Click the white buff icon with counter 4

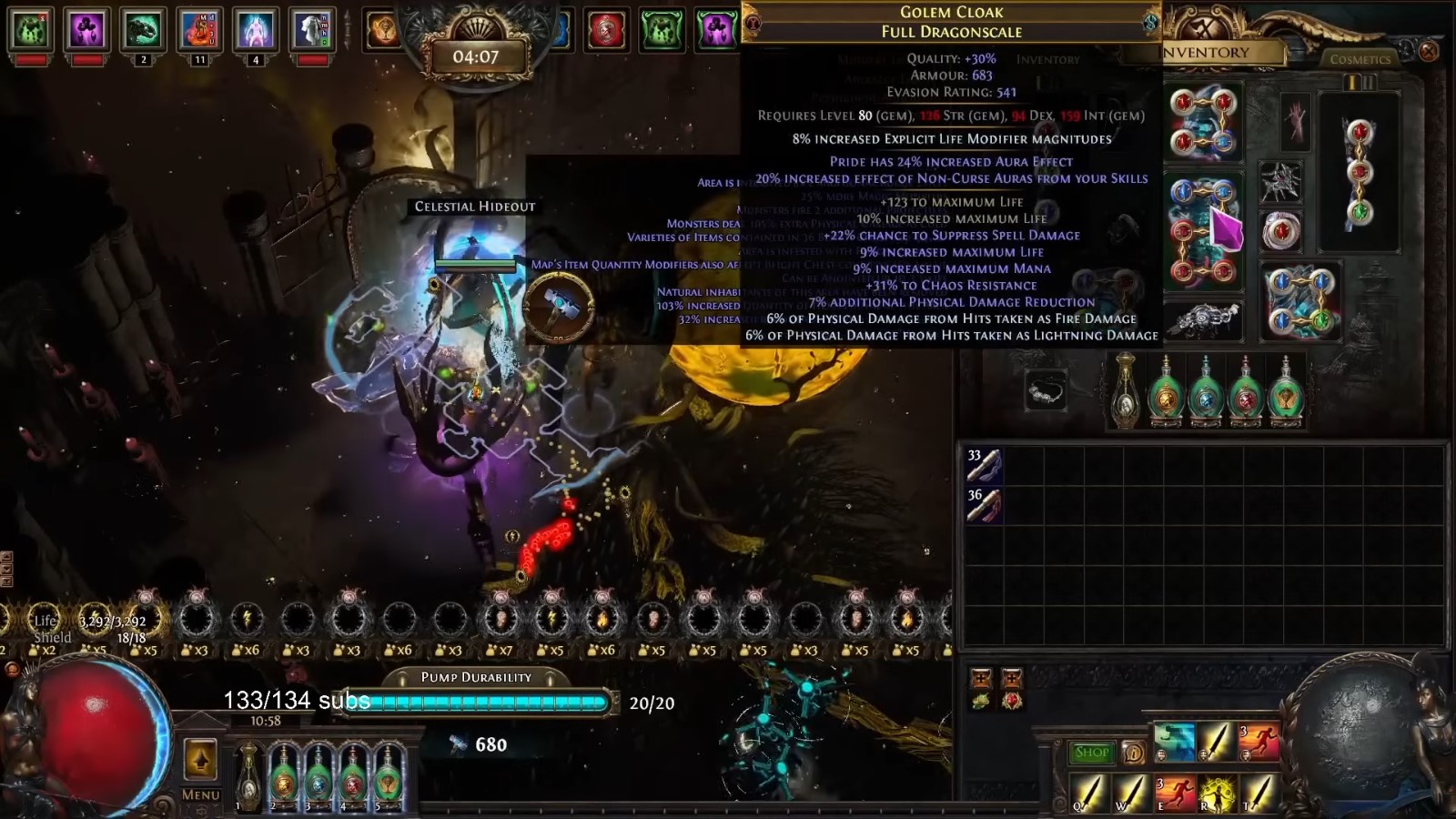(x=255, y=29)
